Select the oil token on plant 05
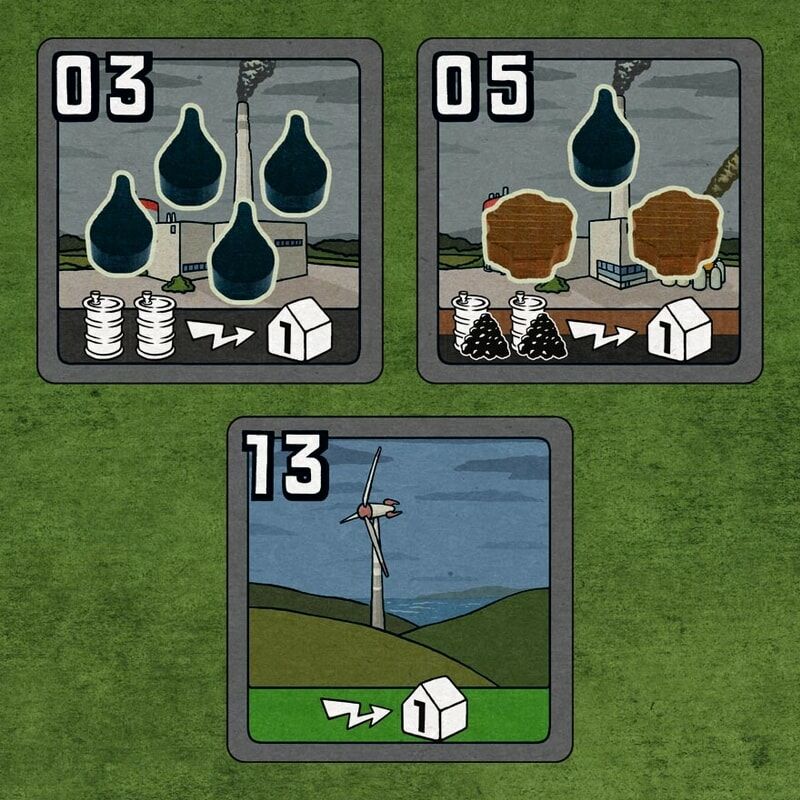 (603, 139)
